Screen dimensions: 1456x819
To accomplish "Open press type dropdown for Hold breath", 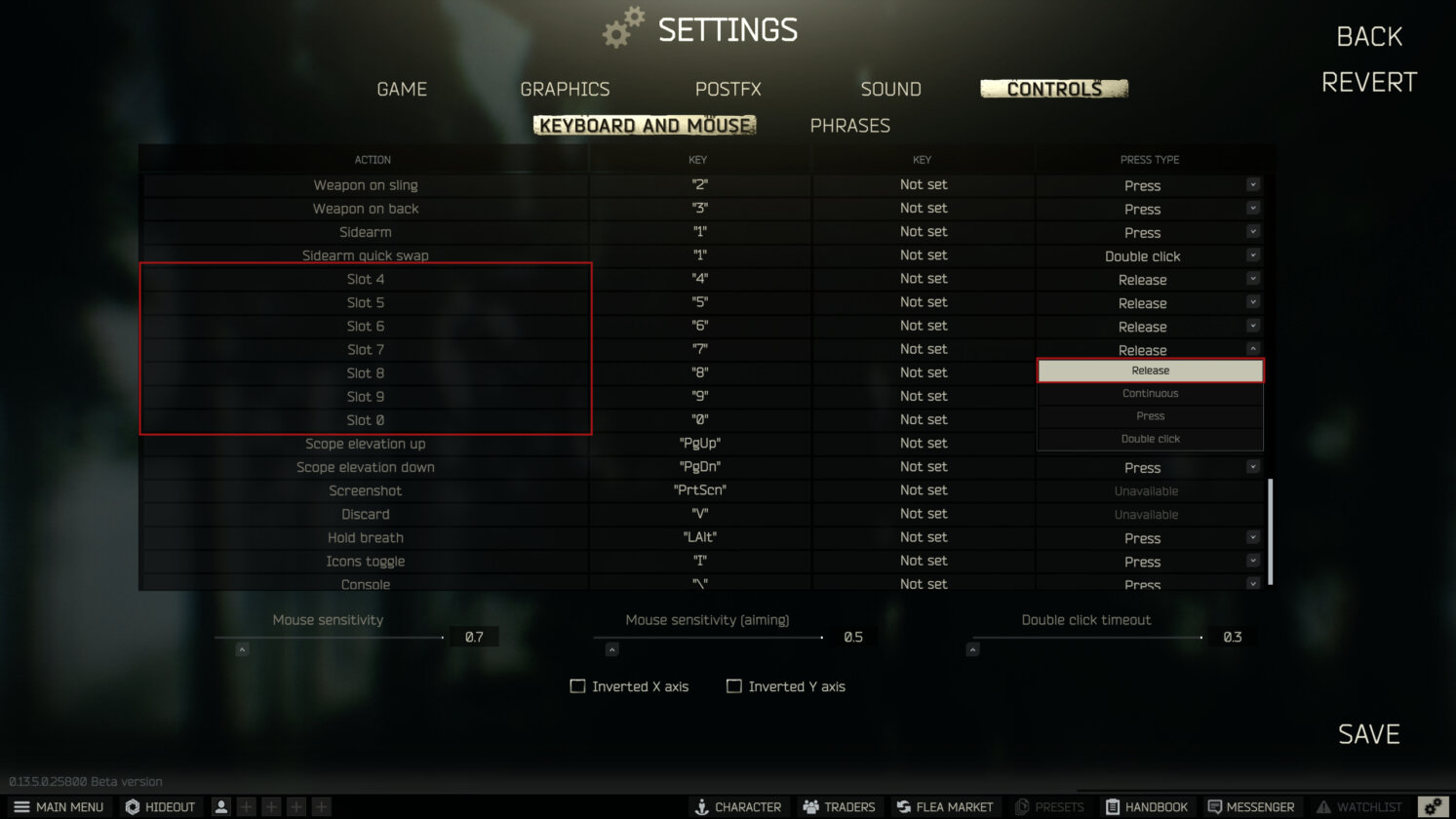I will 1254,537.
